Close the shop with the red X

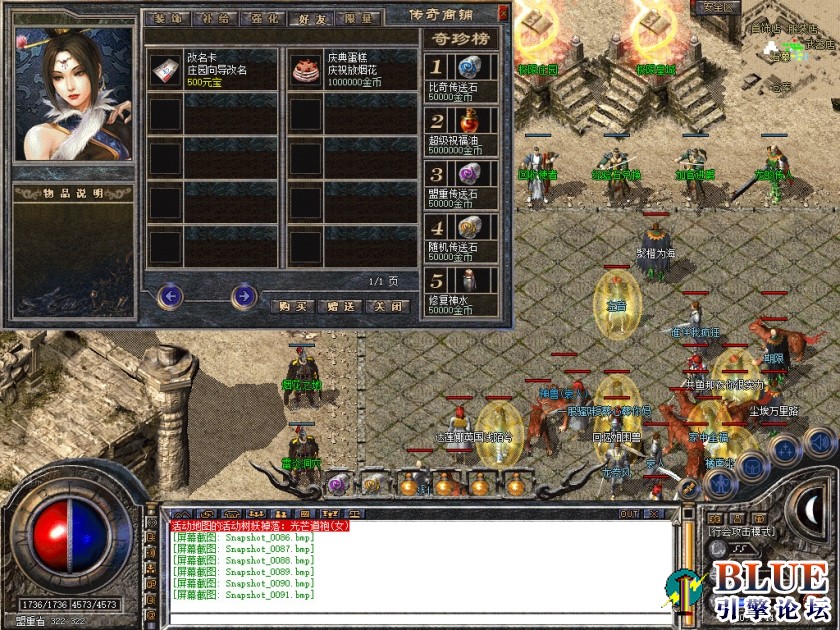[x=503, y=15]
